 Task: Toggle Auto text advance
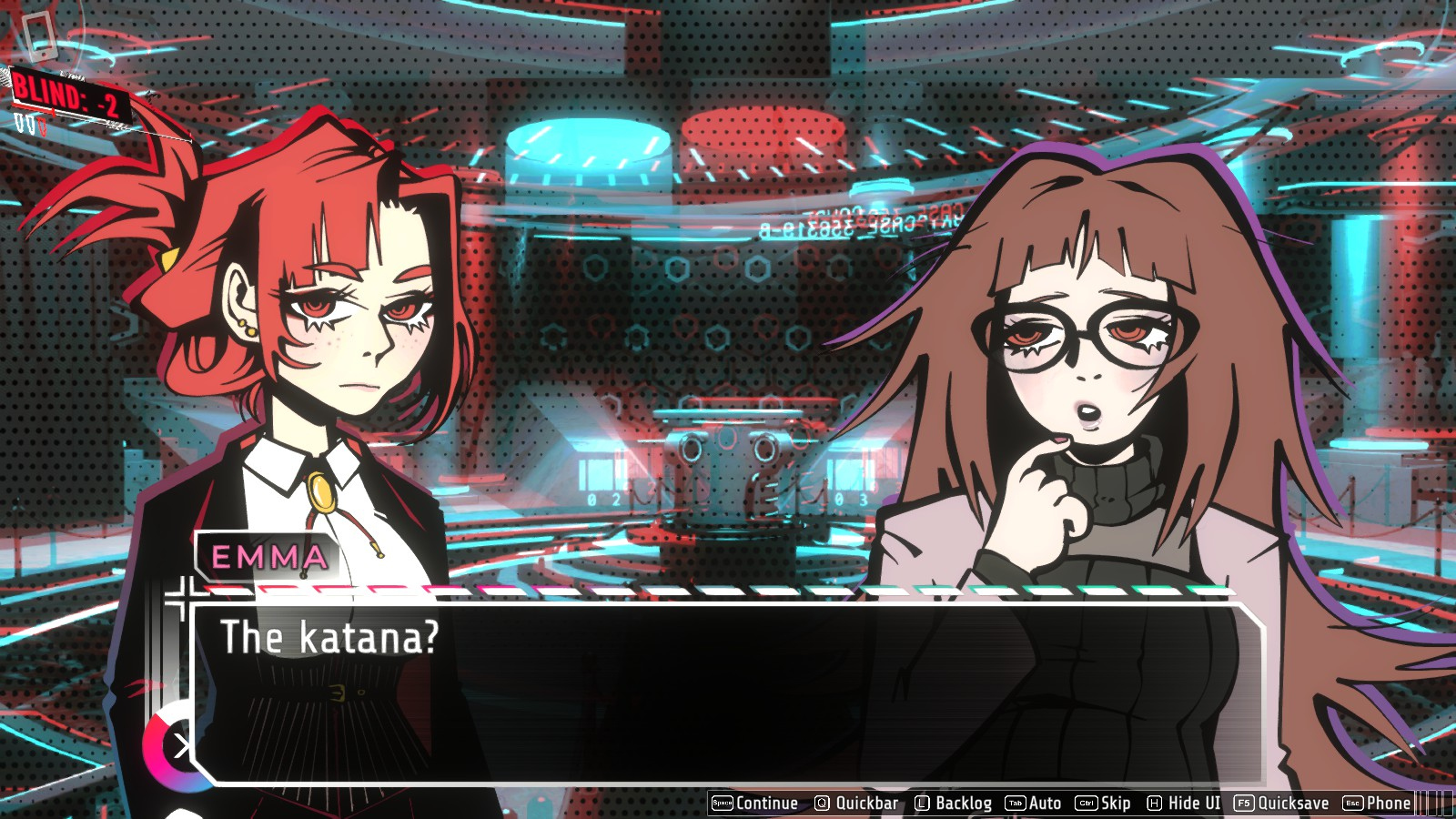coord(1034,803)
